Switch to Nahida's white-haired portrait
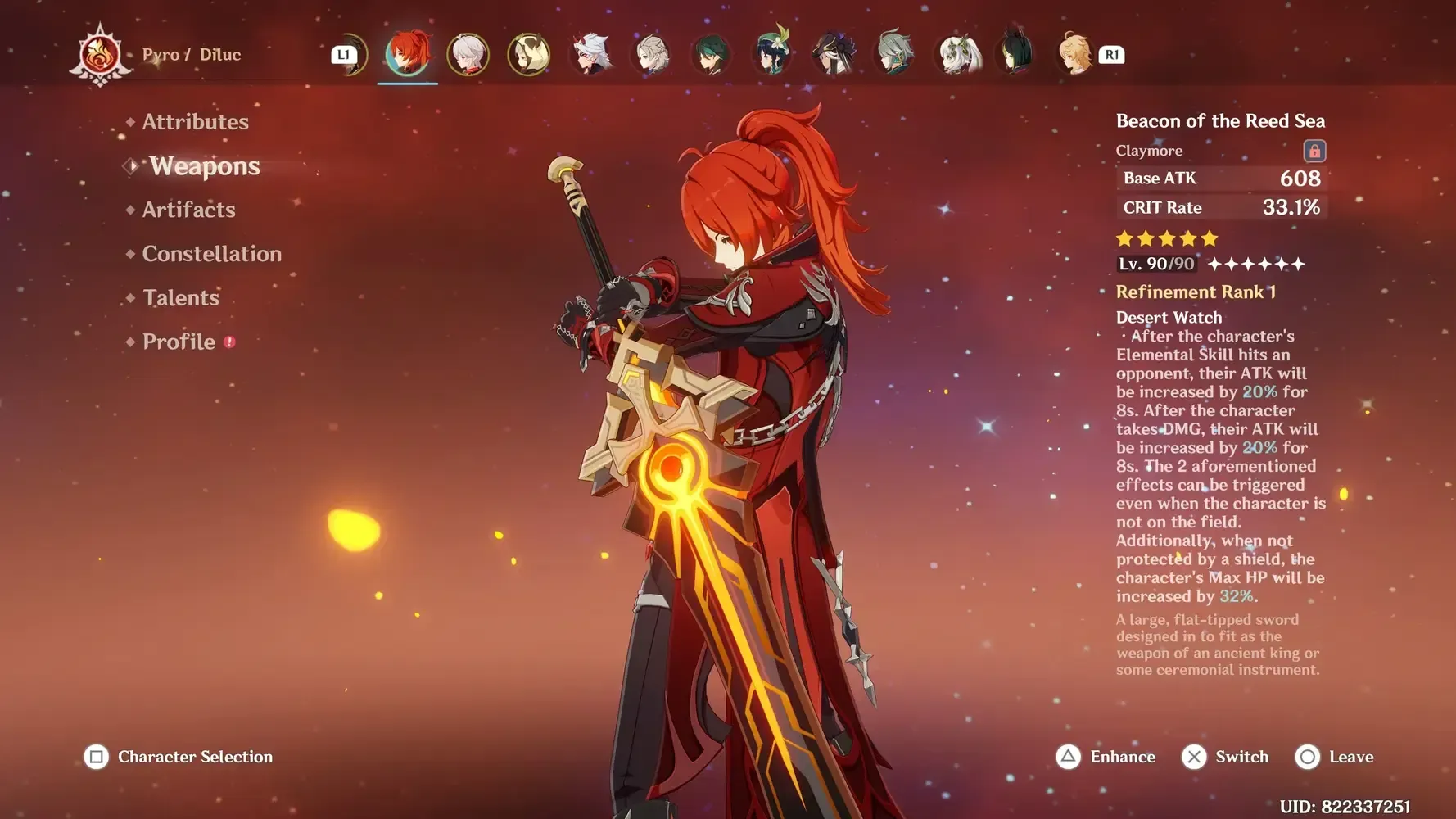The height and width of the screenshot is (819, 1456). [958, 54]
